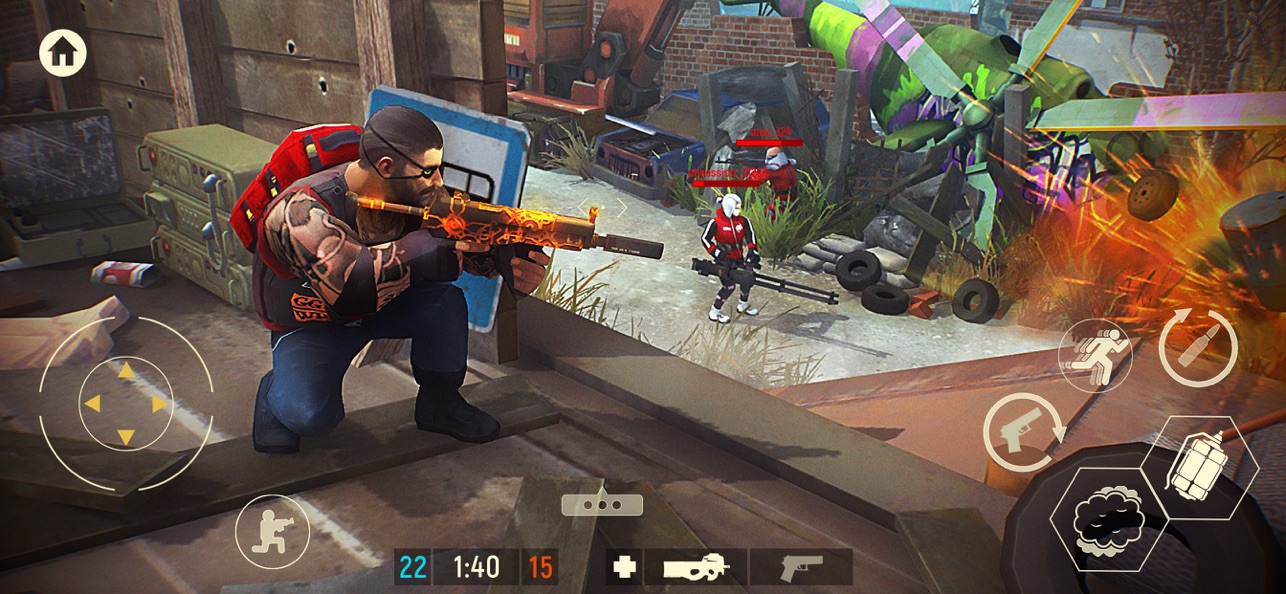
Task: Activate the sprint running-man button
Action: click(x=1095, y=356)
